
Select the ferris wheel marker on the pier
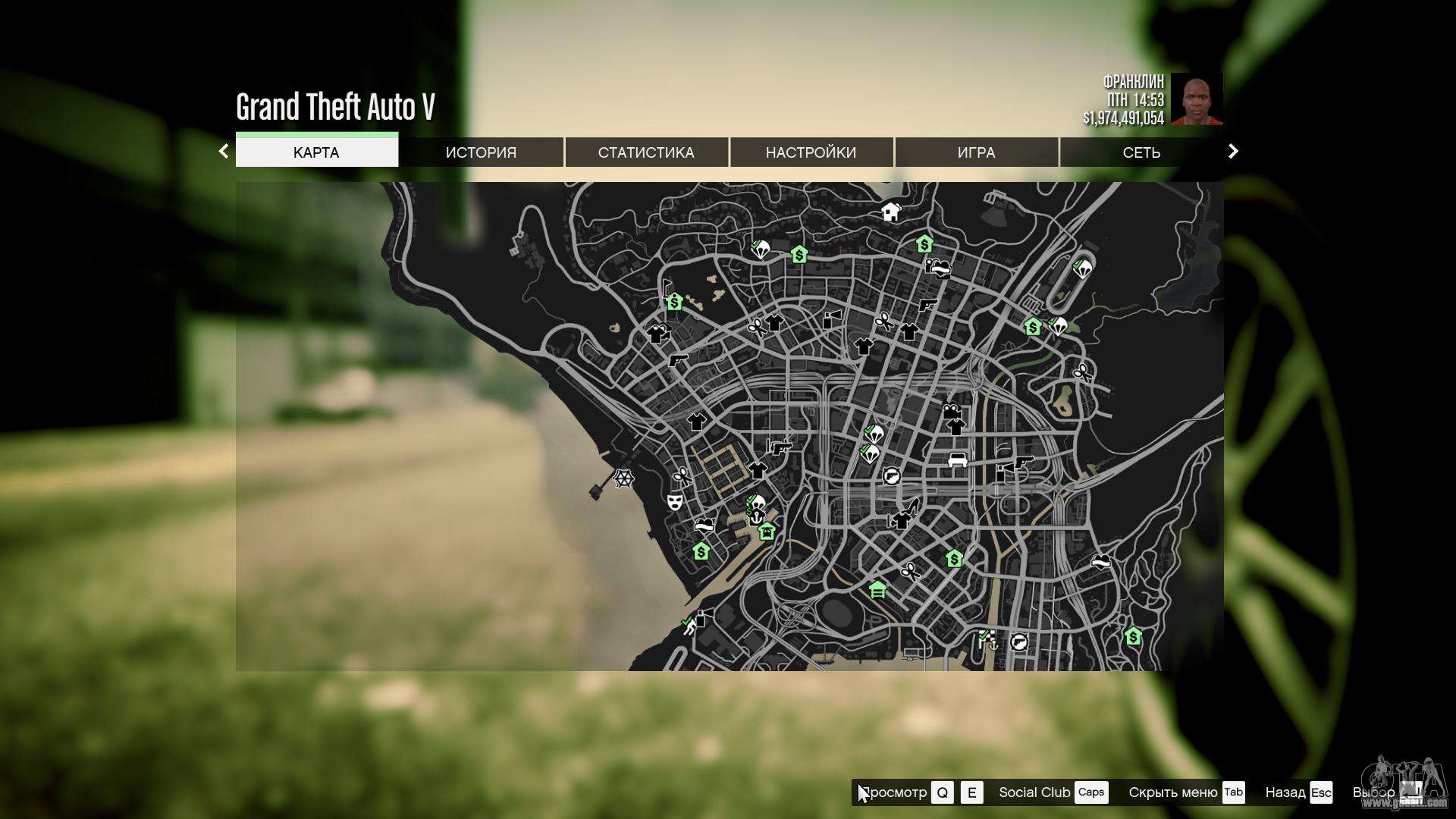click(x=623, y=479)
